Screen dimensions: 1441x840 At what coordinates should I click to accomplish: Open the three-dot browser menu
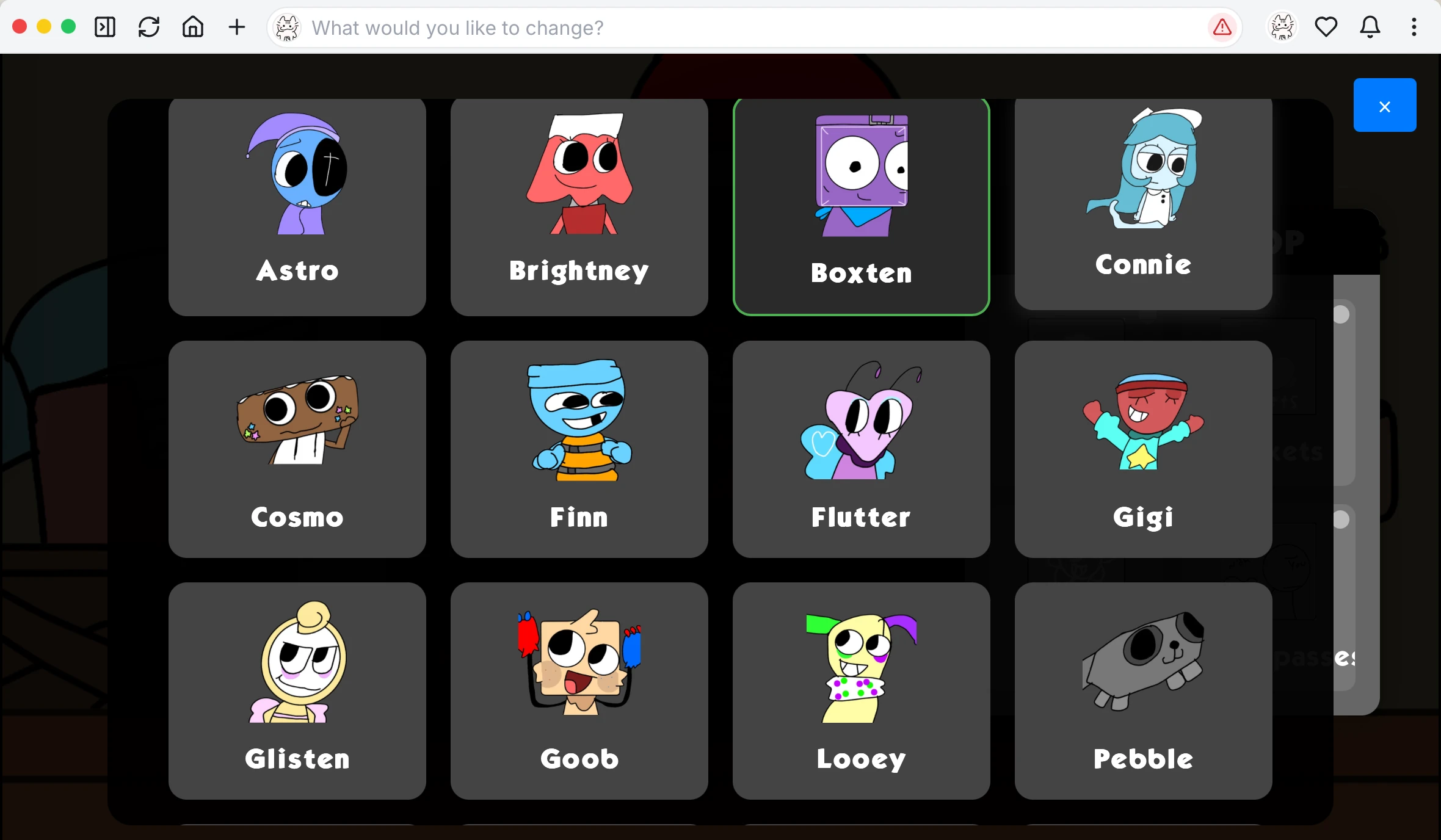click(x=1414, y=27)
